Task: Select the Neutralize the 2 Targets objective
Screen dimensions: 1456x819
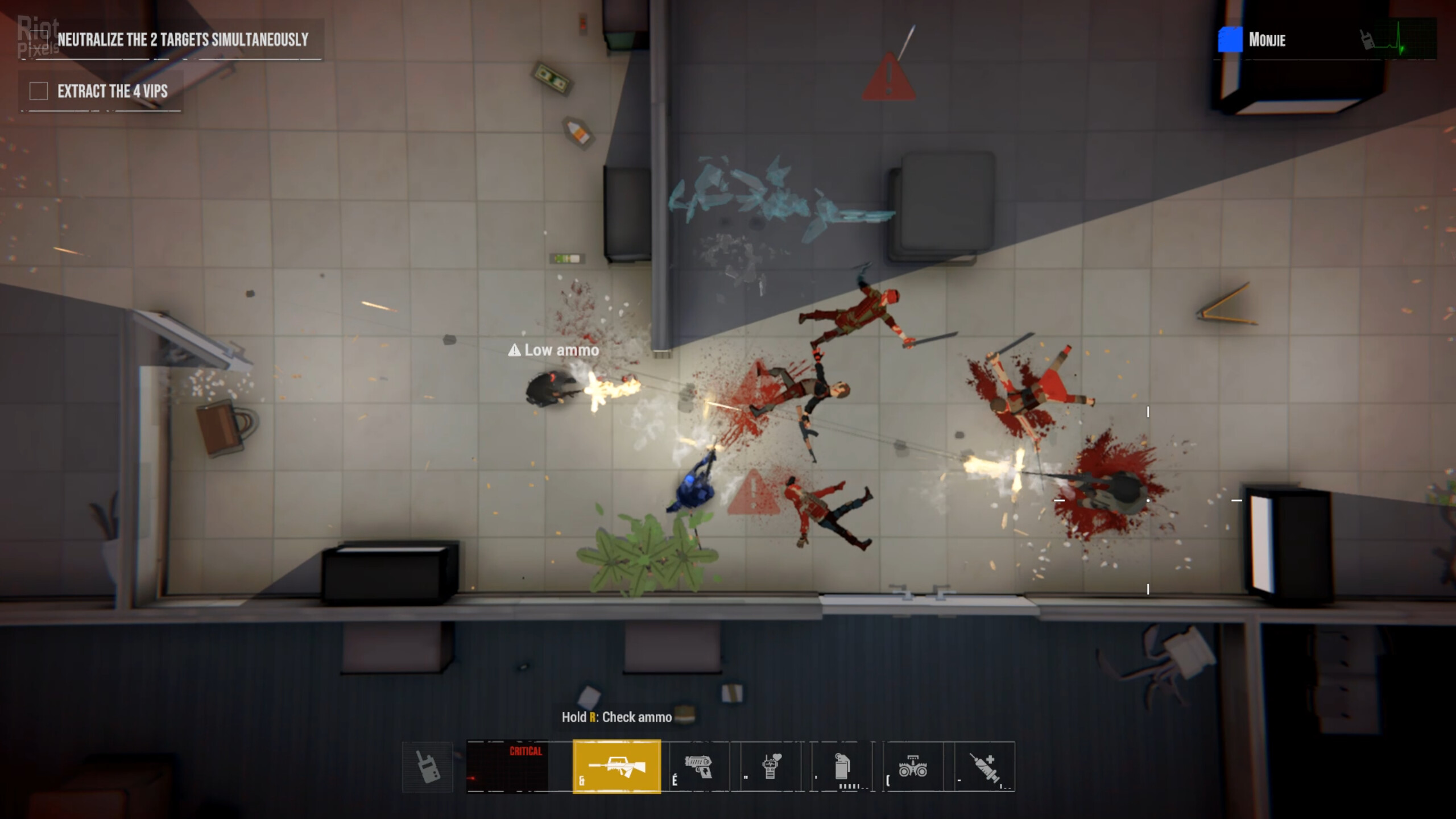Action: (182, 40)
